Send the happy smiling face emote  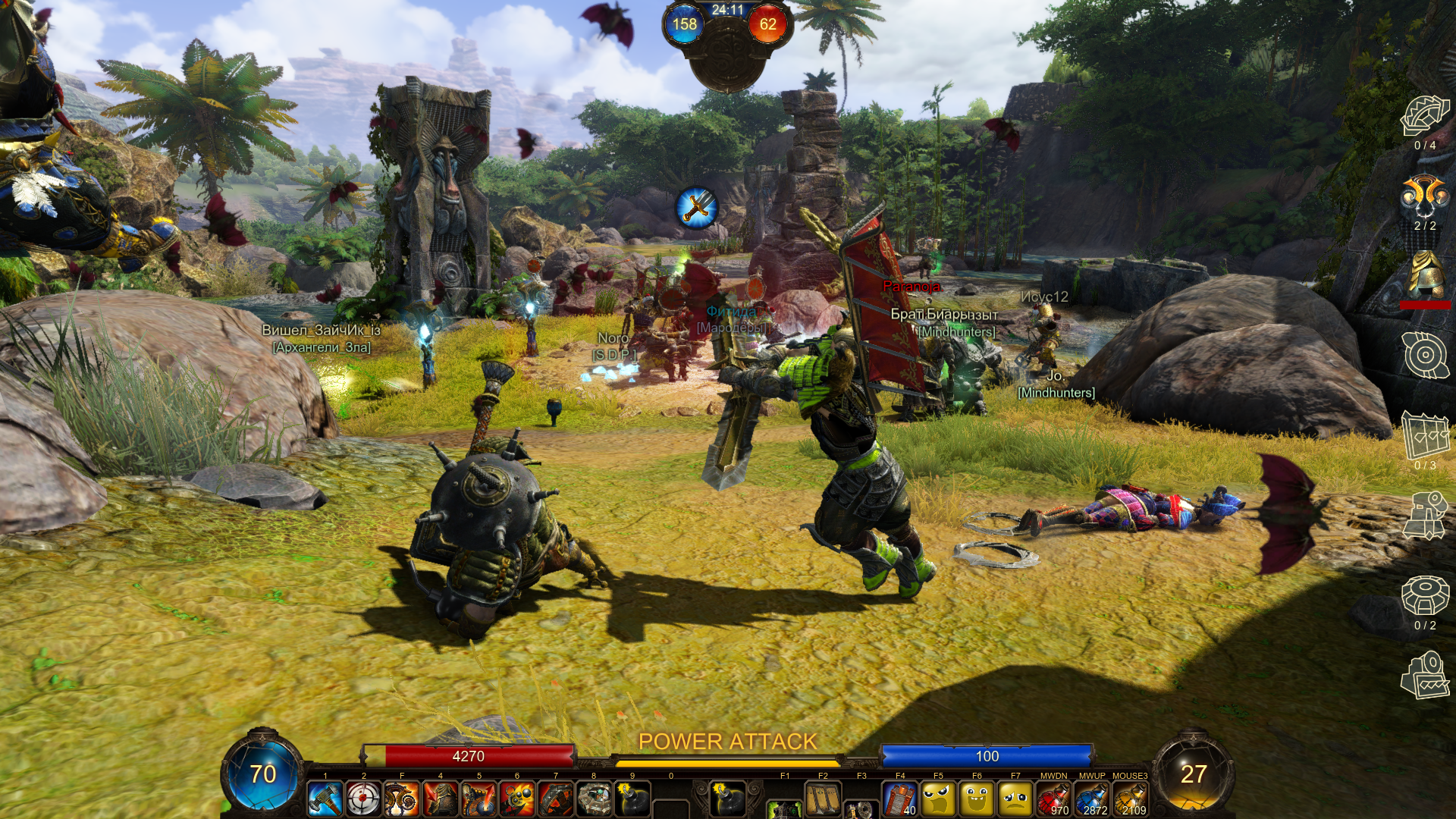[977, 799]
